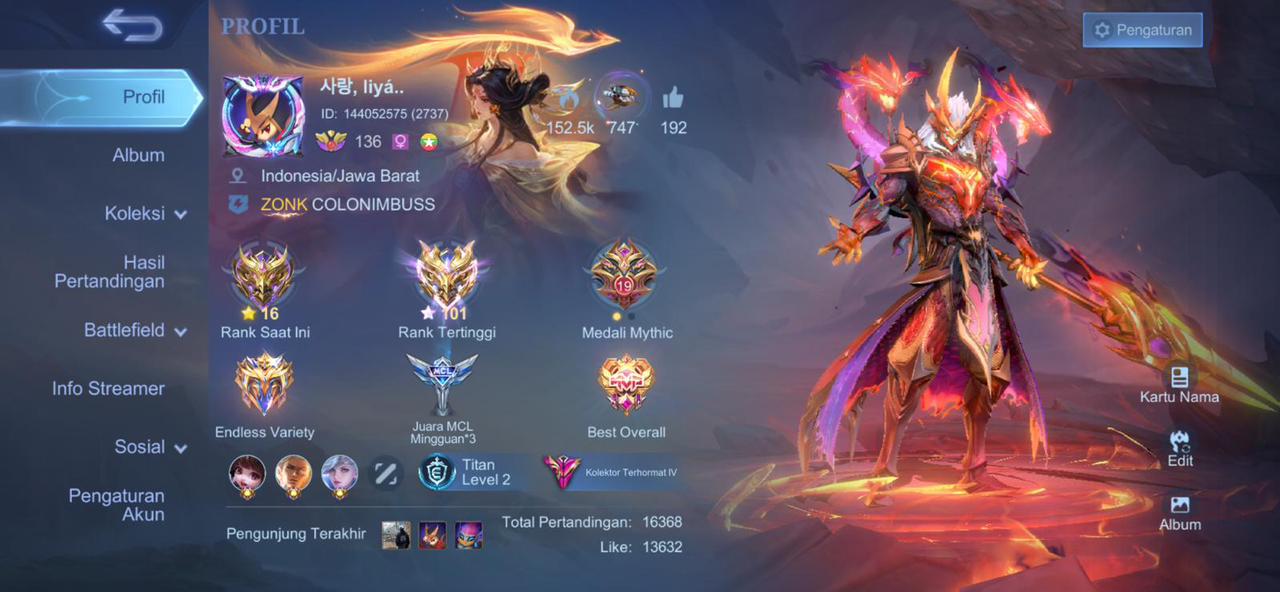Open Hasil Pertandingan match history
1280x592 pixels.
110,272
